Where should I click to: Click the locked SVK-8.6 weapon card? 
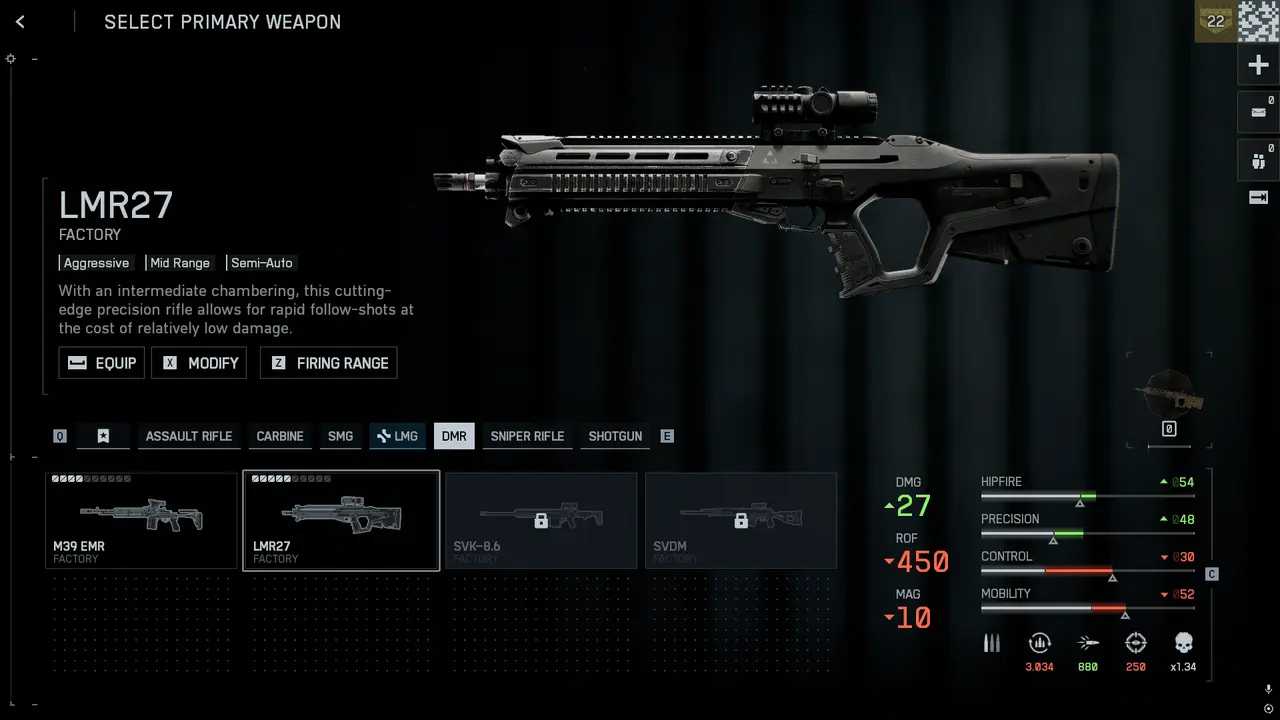(541, 520)
